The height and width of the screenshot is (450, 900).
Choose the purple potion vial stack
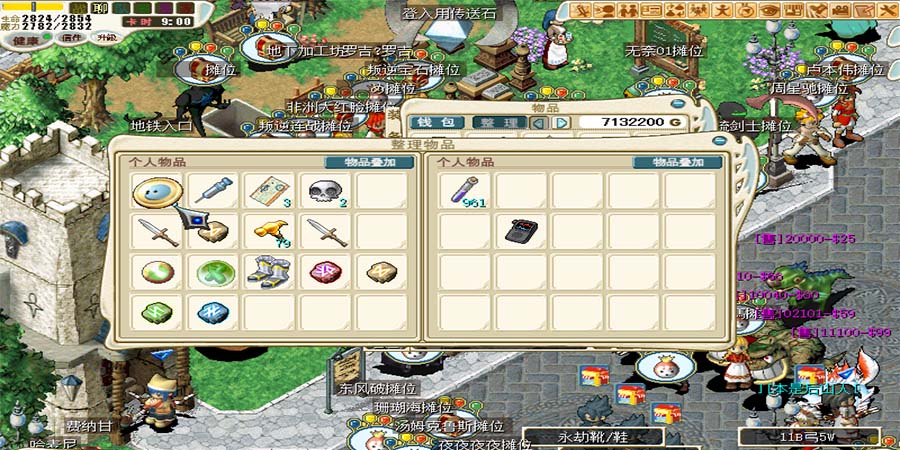466,190
